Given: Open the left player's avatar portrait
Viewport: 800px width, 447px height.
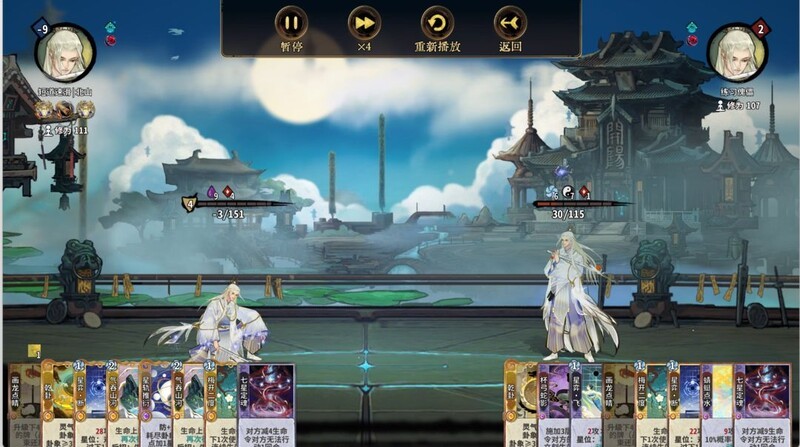Looking at the screenshot, I should [66, 53].
